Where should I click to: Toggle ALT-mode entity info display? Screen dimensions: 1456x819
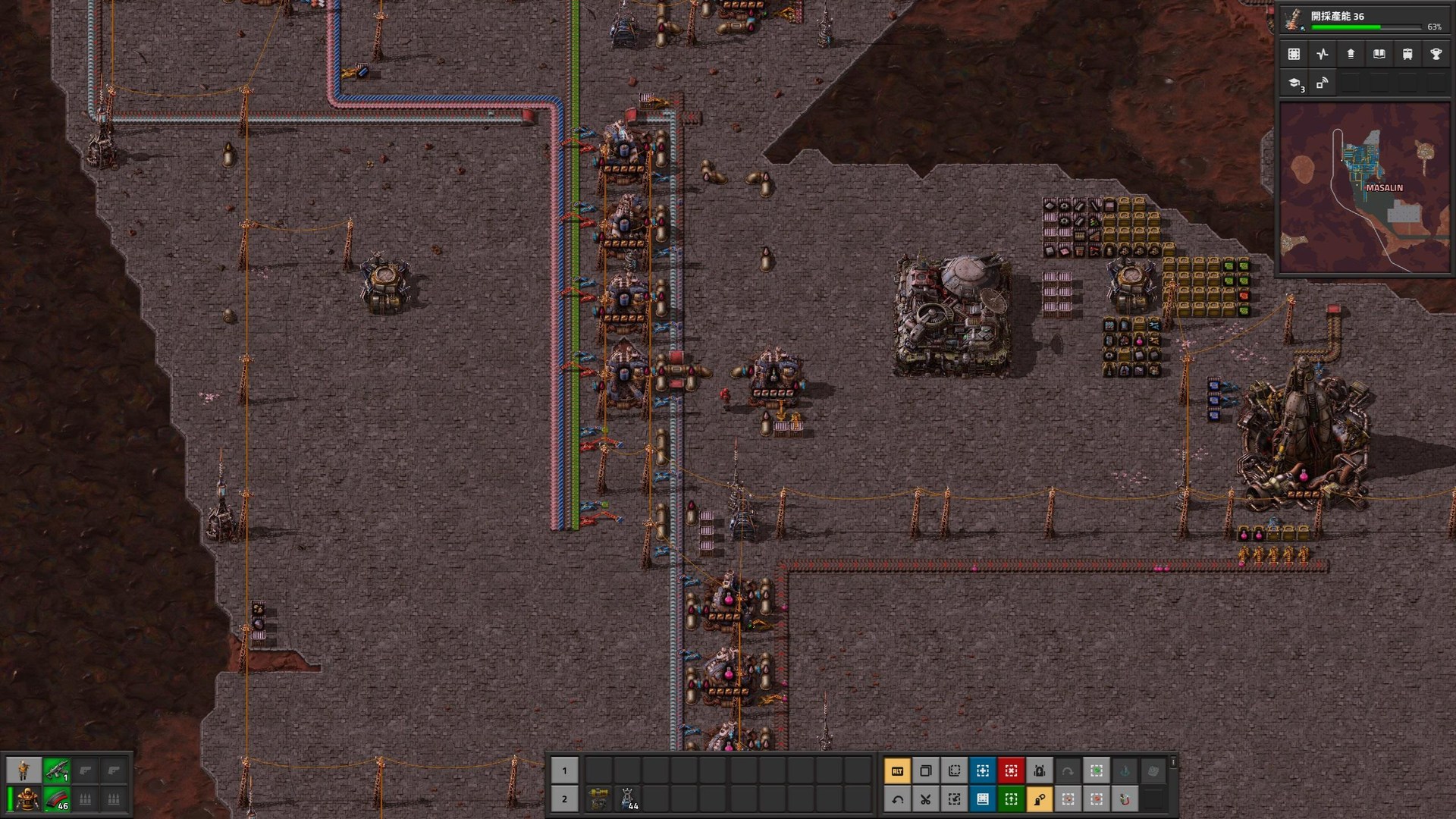pos(897,771)
